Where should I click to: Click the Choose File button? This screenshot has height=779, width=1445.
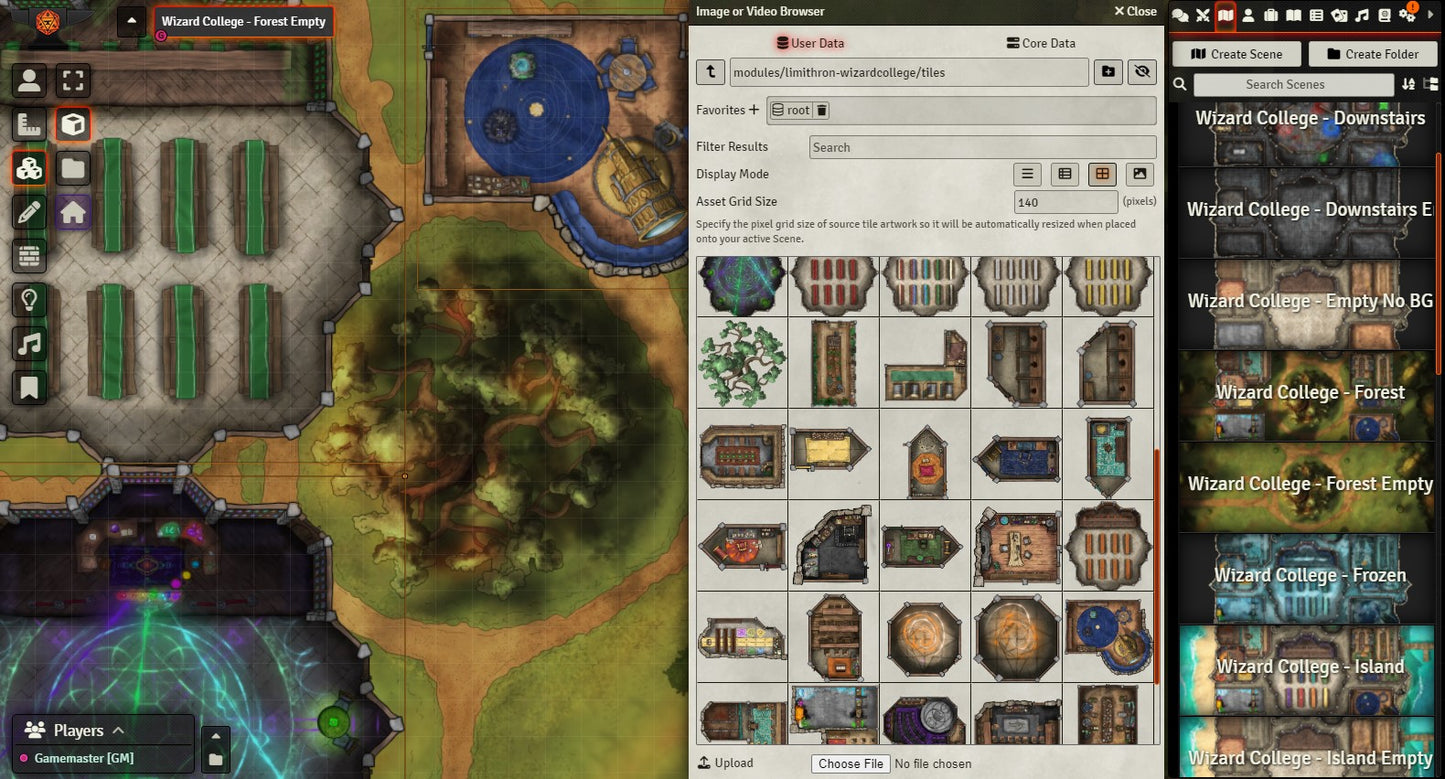[x=851, y=764]
